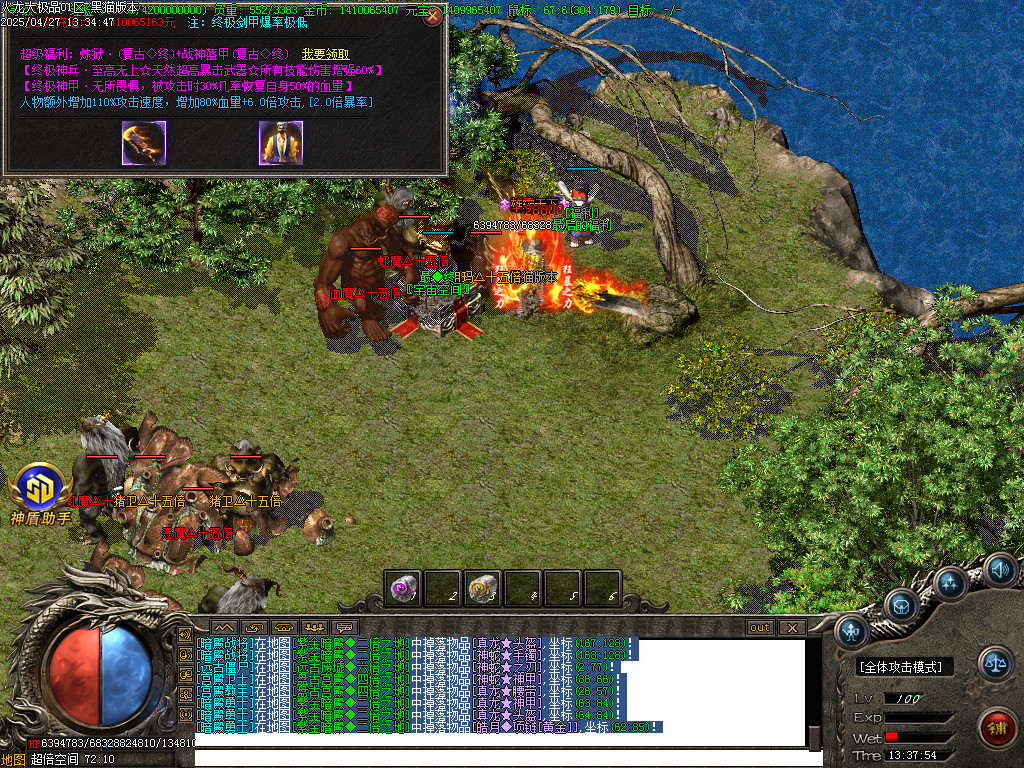Close the super welfare reward panel
The width and height of the screenshot is (1024, 768).
tap(433, 16)
